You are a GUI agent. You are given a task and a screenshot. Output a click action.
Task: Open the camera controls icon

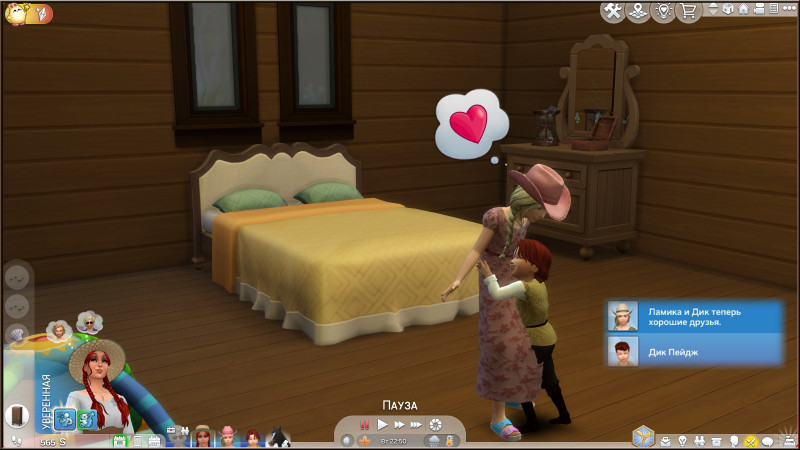click(x=758, y=10)
